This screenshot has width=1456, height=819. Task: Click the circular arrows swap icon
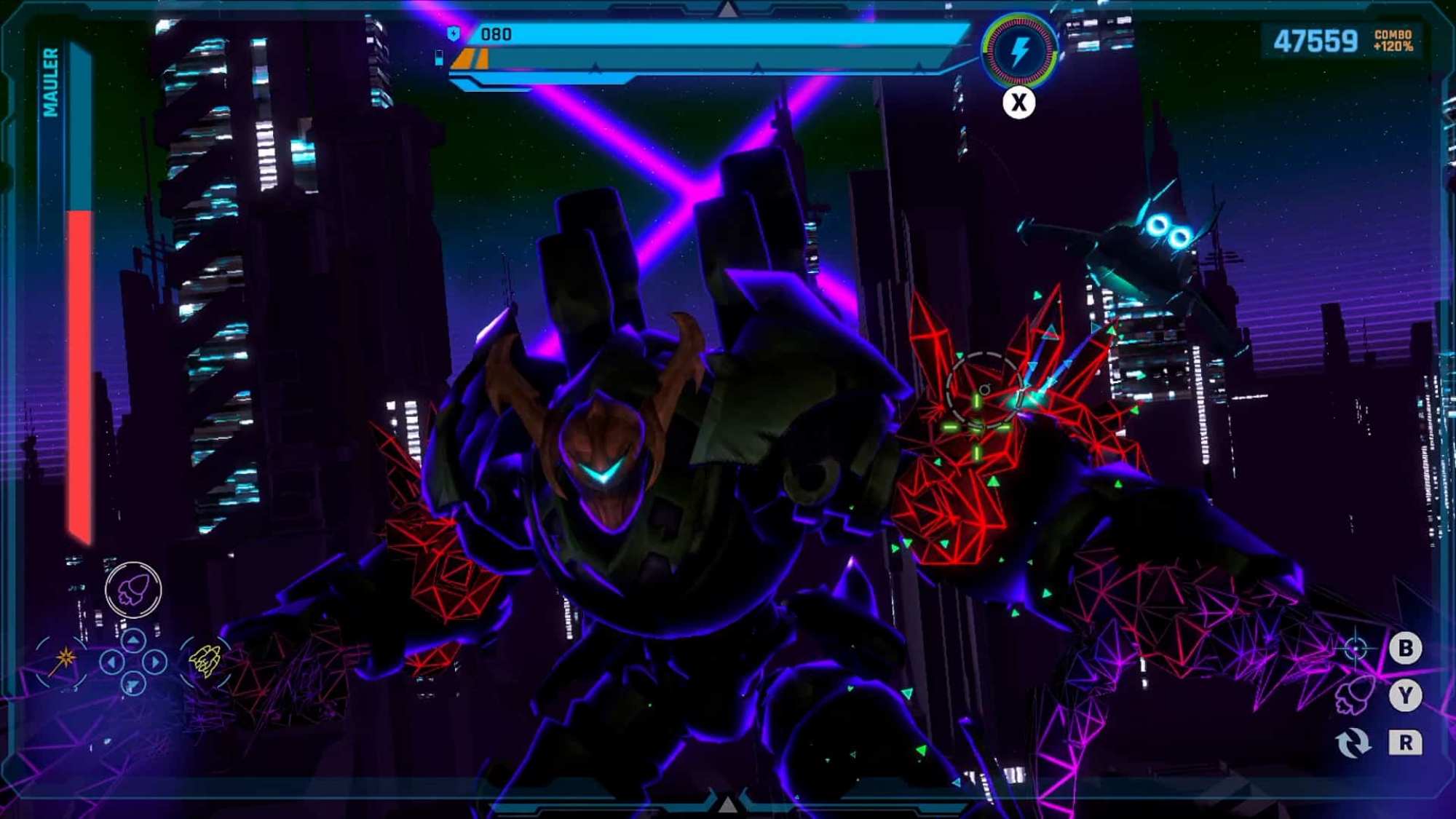coord(1353,743)
